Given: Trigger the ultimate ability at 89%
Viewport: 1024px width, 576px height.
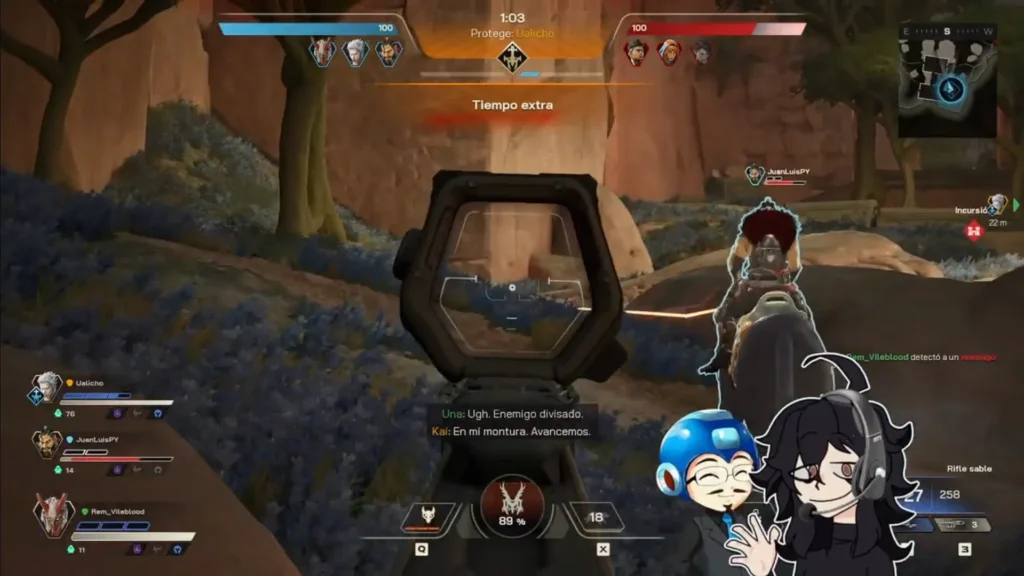Looking at the screenshot, I should pos(512,505).
